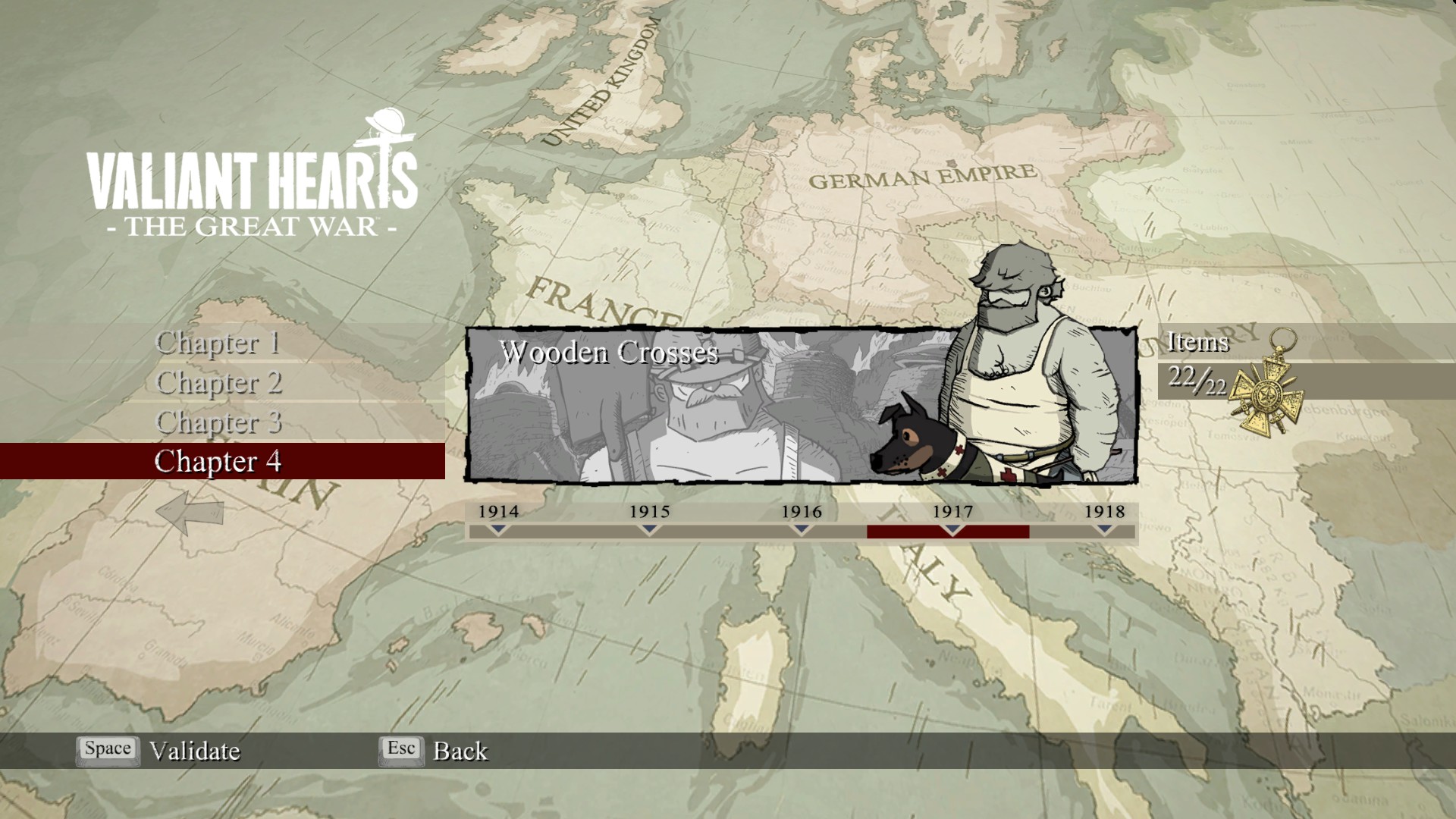The image size is (1456, 819).
Task: Click the back arrow below the chapters
Action: click(190, 512)
